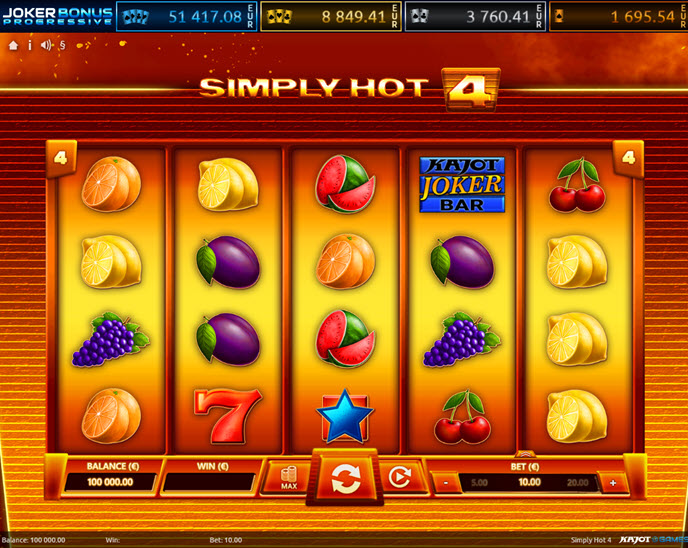The height and width of the screenshot is (548, 688).
Task: Increase the bet with the plus button
Action: pyautogui.click(x=612, y=482)
